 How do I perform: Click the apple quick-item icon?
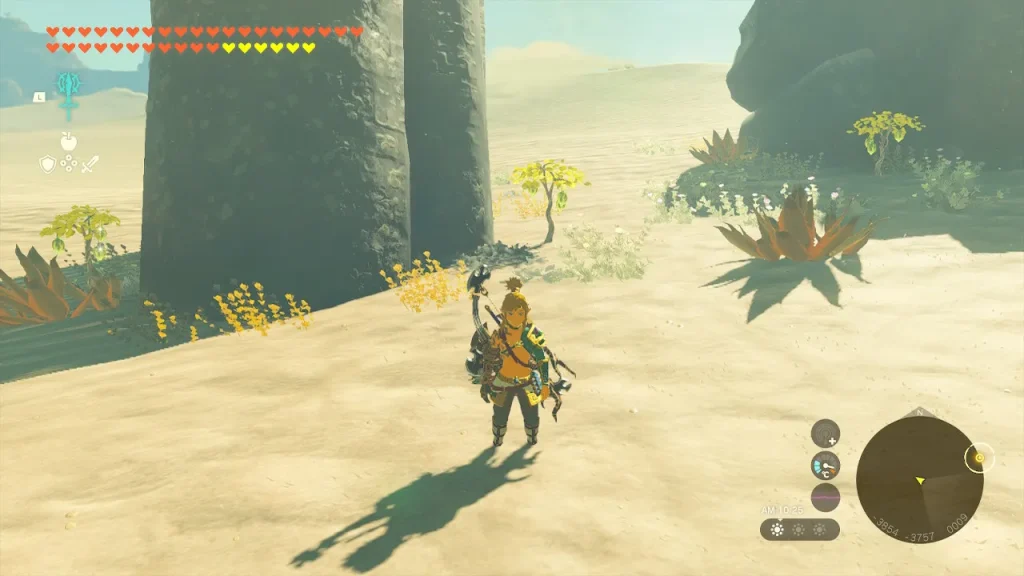[x=68, y=141]
